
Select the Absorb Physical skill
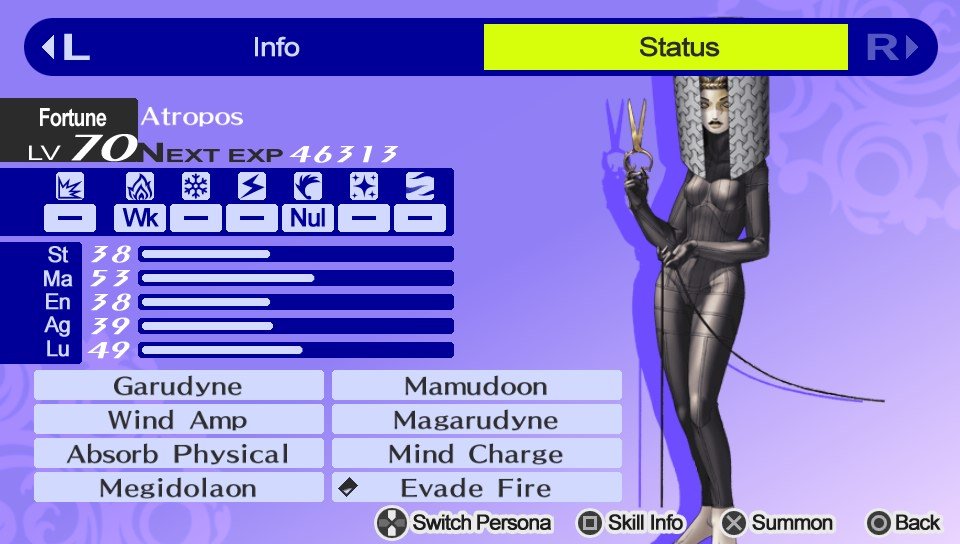point(178,454)
